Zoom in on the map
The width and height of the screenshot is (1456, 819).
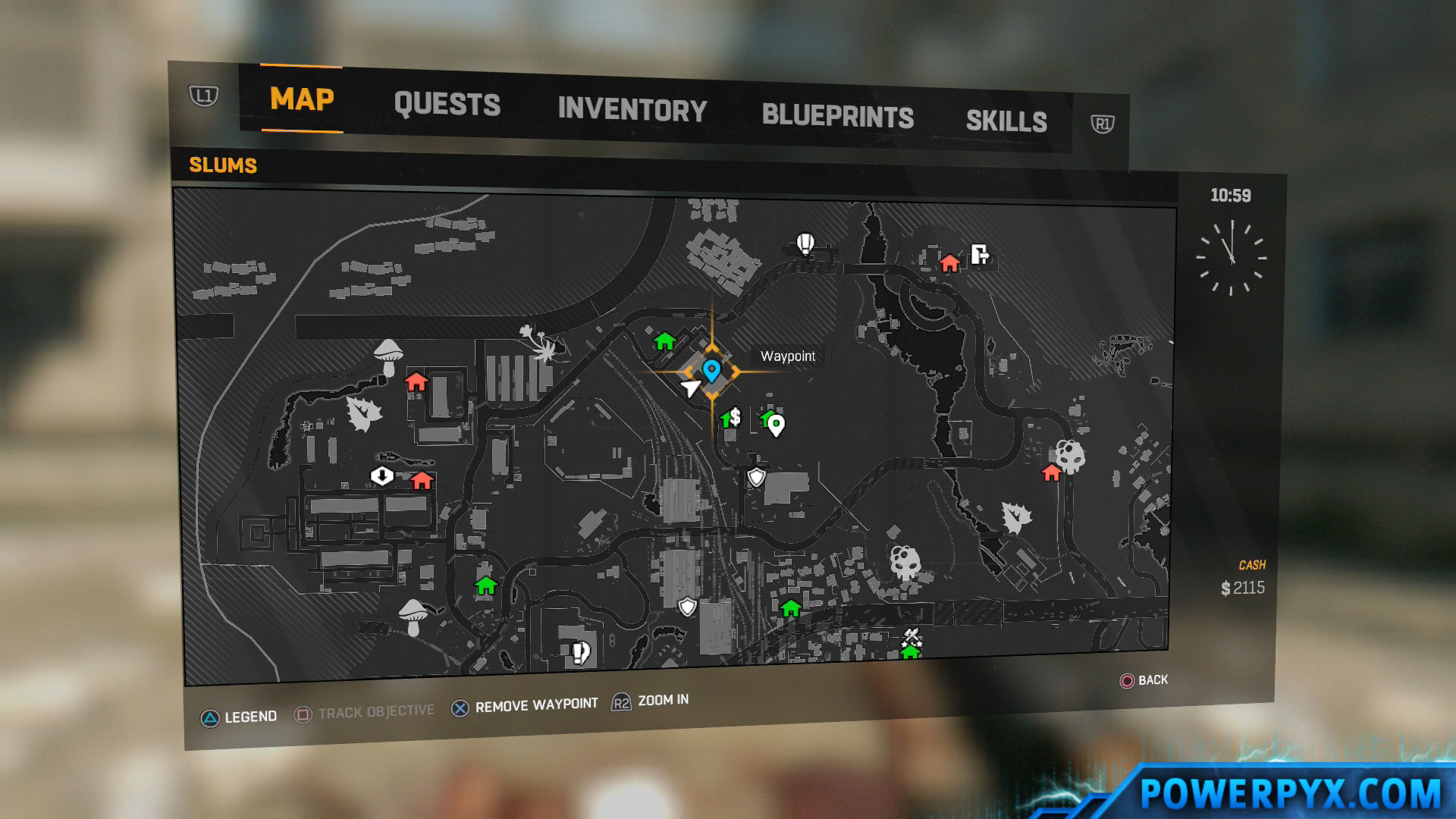point(651,701)
